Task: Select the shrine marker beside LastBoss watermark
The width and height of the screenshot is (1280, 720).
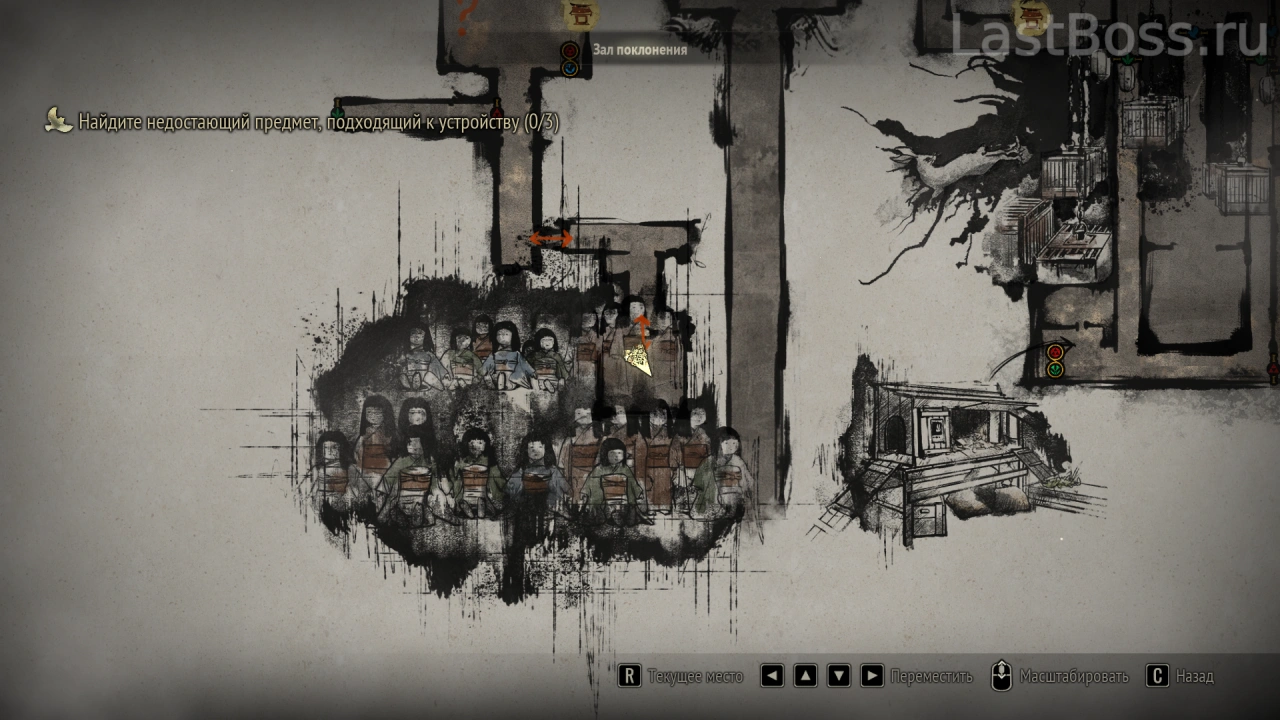Action: coord(1028,14)
